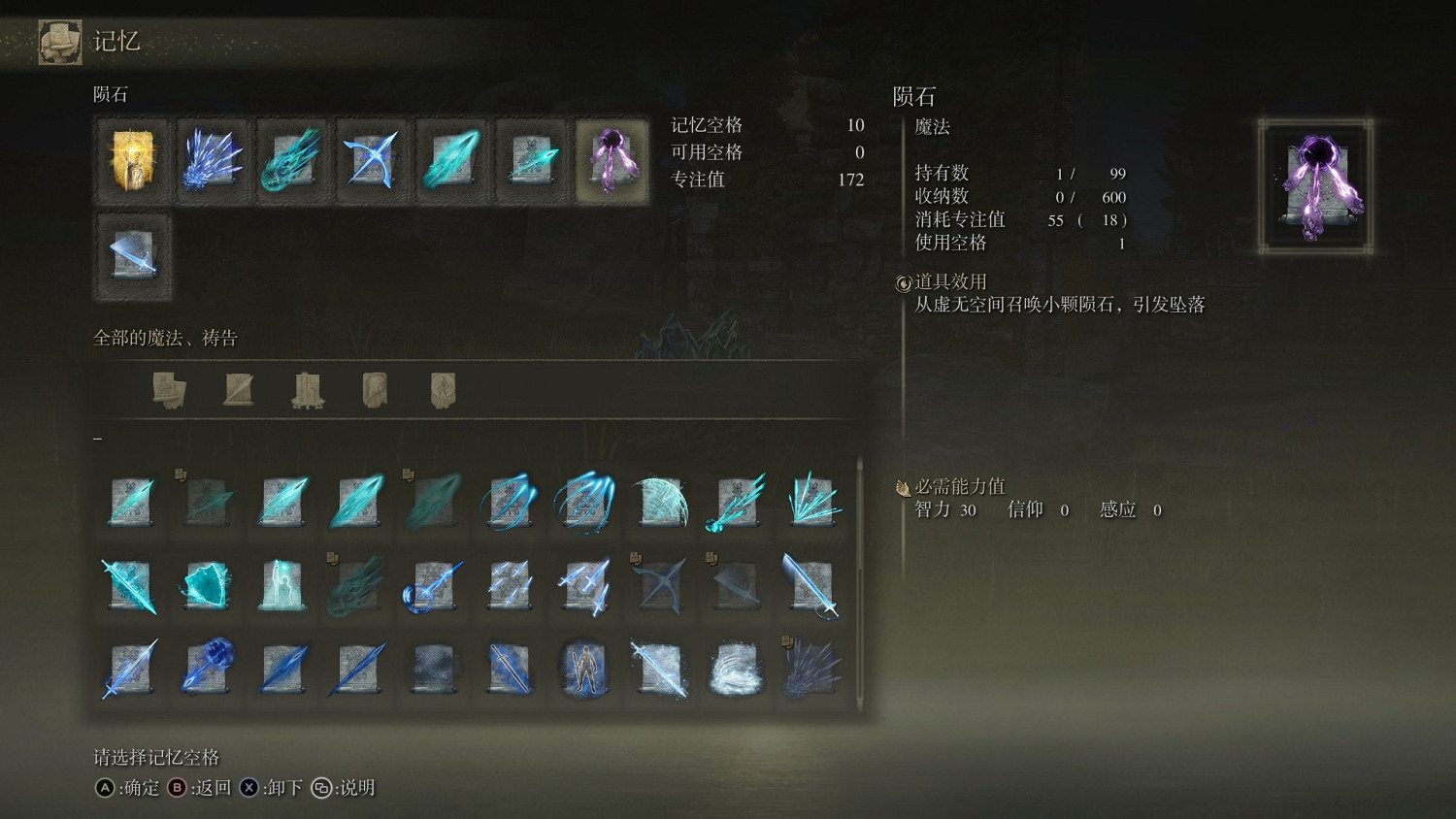Select the Meteorite spell in the last memory slot

pos(612,160)
